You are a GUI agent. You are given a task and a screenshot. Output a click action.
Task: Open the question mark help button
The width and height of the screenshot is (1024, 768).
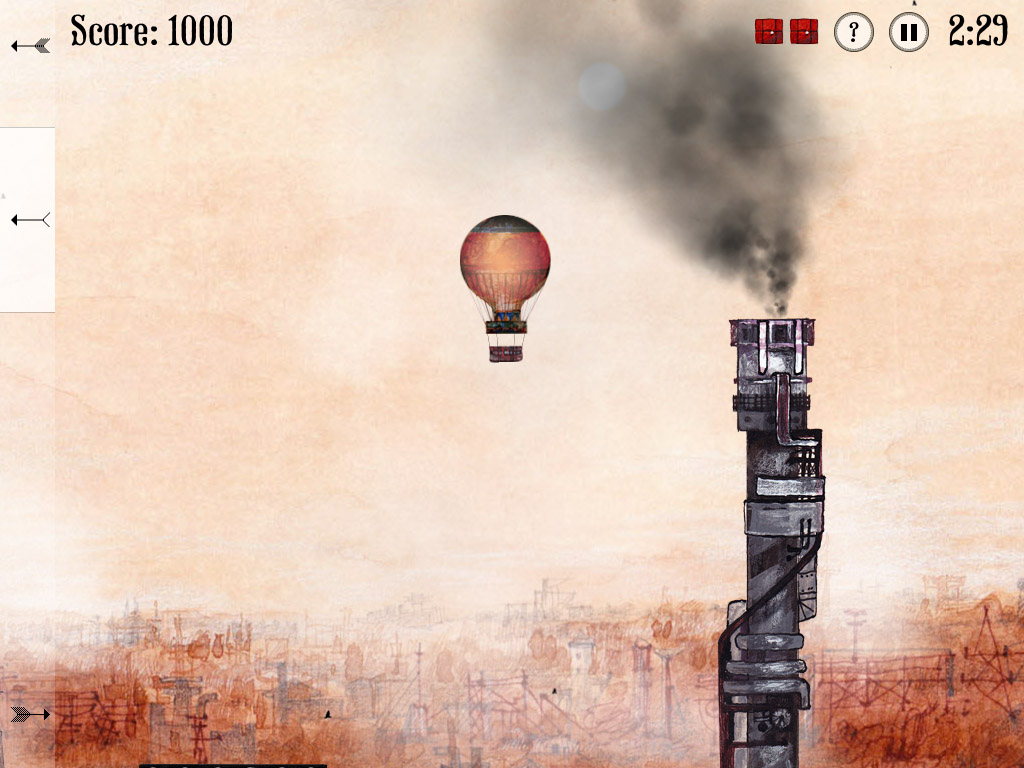click(x=853, y=32)
